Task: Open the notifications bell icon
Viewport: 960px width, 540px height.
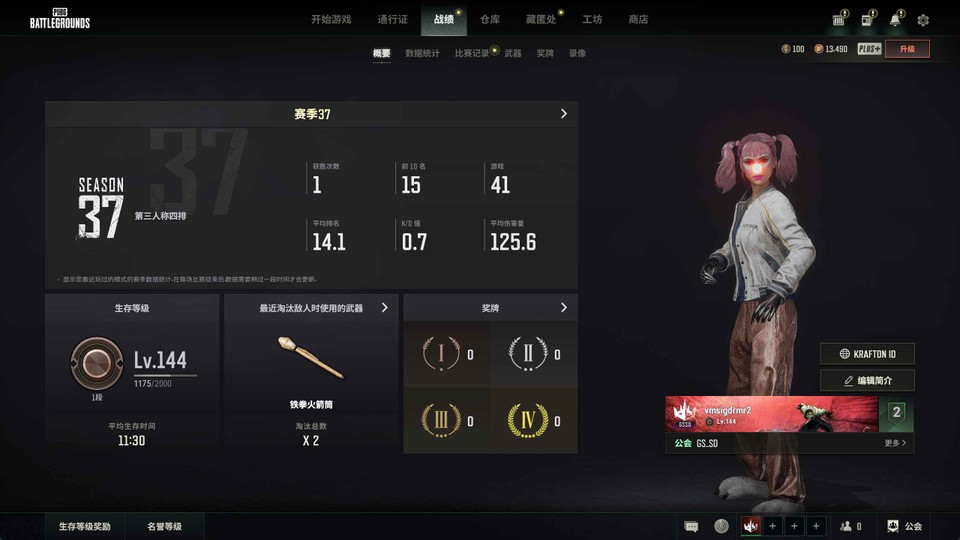Action: (x=895, y=20)
